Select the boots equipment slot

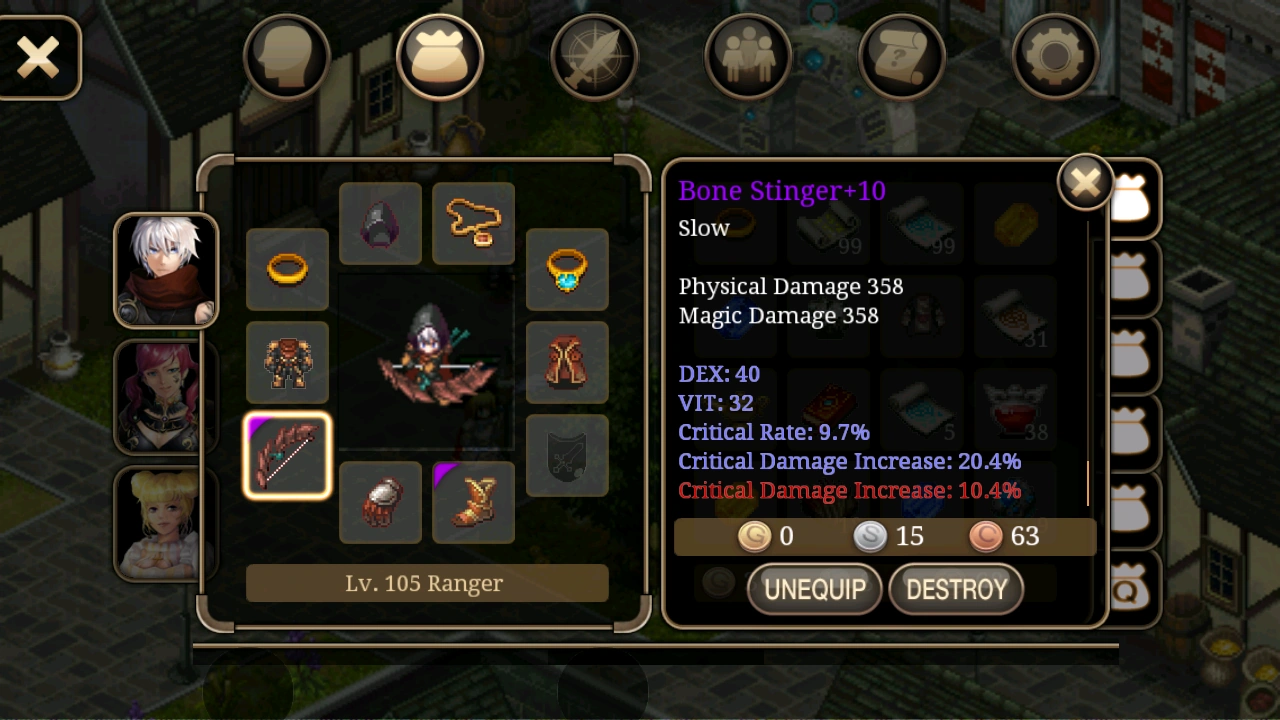[x=473, y=502]
